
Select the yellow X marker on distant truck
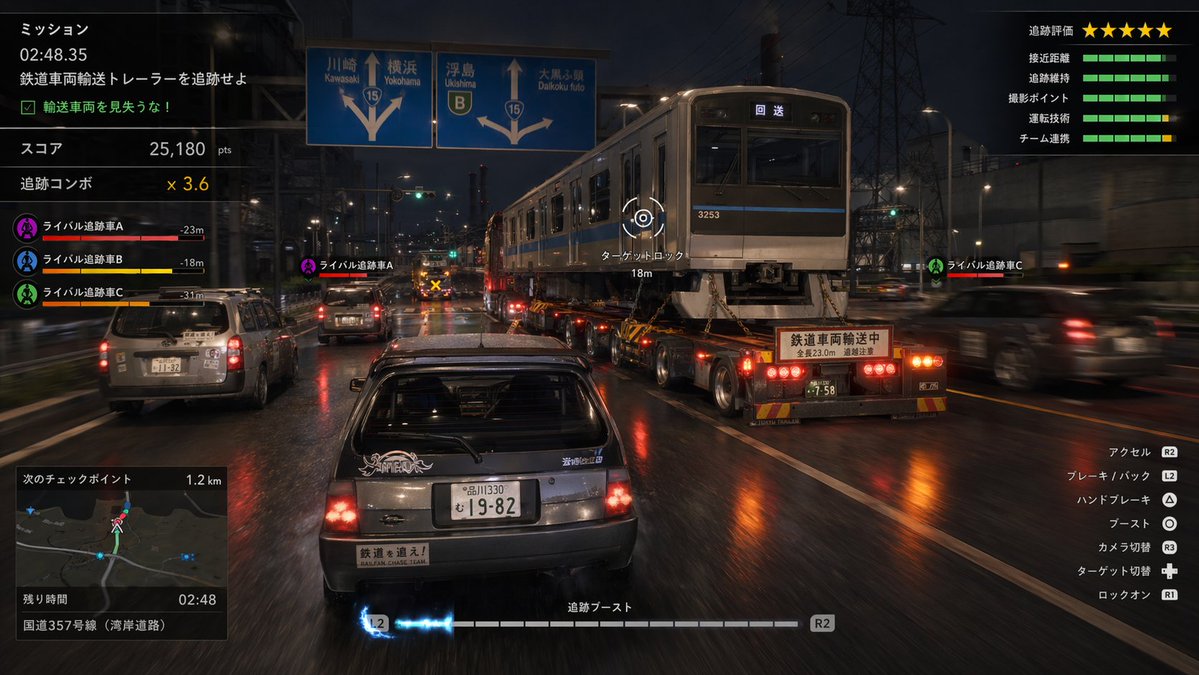click(435, 285)
